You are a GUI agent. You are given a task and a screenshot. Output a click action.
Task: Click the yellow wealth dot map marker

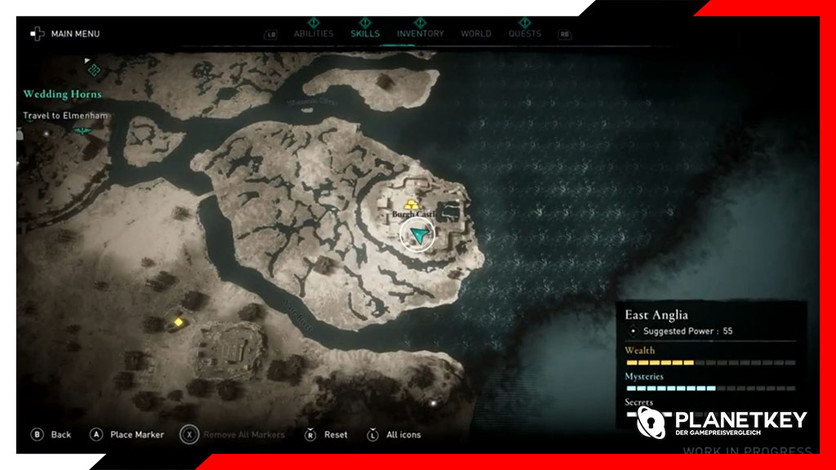click(x=179, y=322)
